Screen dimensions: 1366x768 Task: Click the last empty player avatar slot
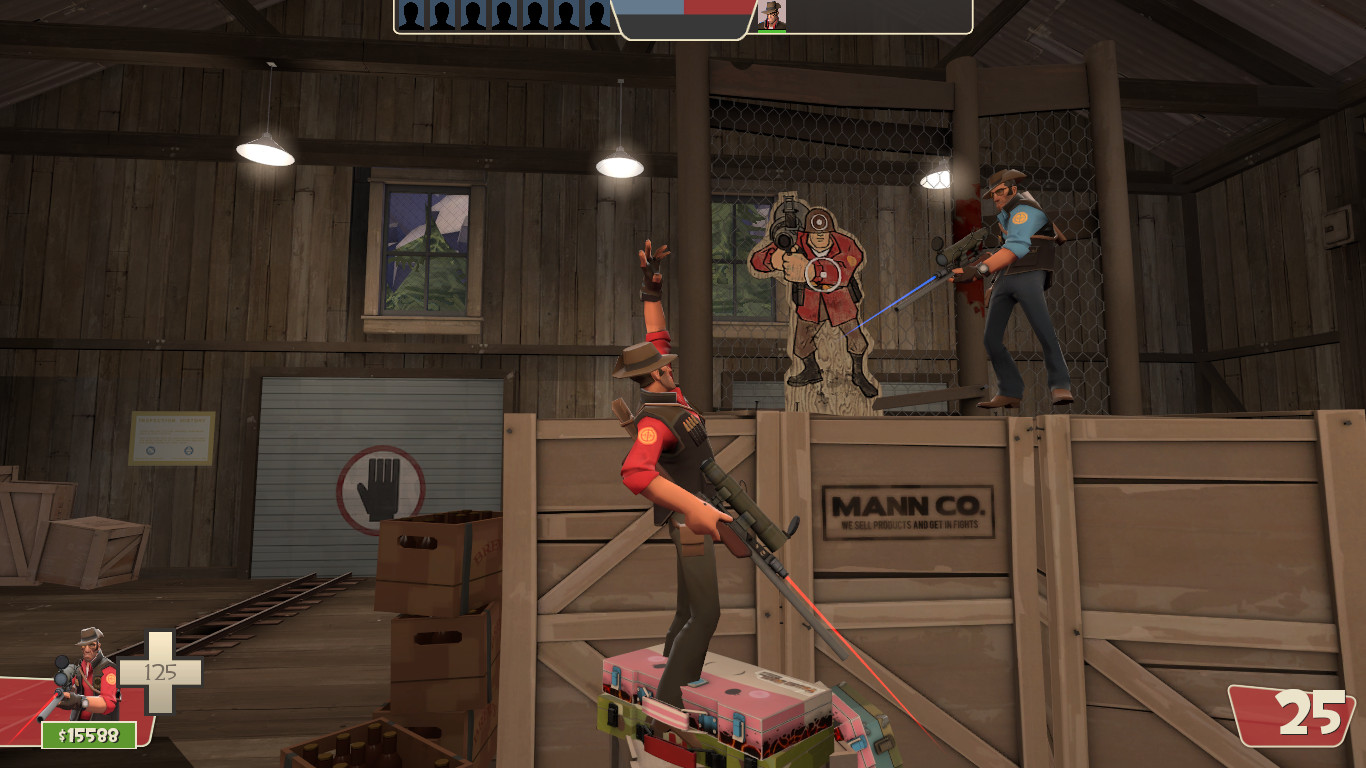pyautogui.click(x=598, y=16)
